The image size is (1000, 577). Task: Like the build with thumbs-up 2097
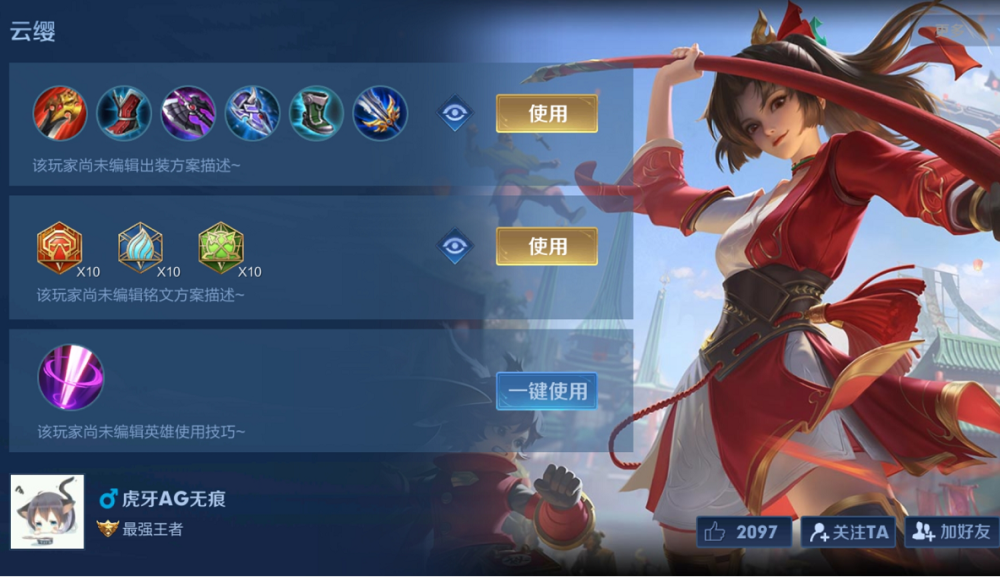tap(741, 532)
